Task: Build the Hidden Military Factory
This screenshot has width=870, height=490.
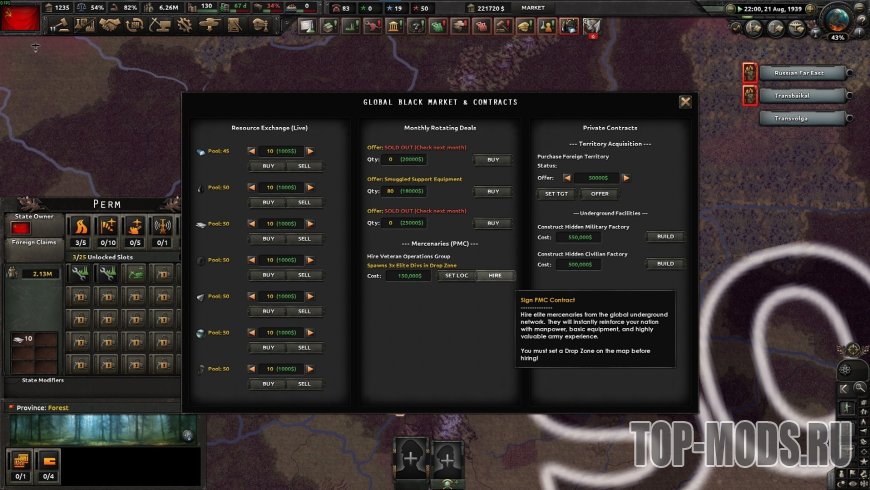Action: pos(665,237)
